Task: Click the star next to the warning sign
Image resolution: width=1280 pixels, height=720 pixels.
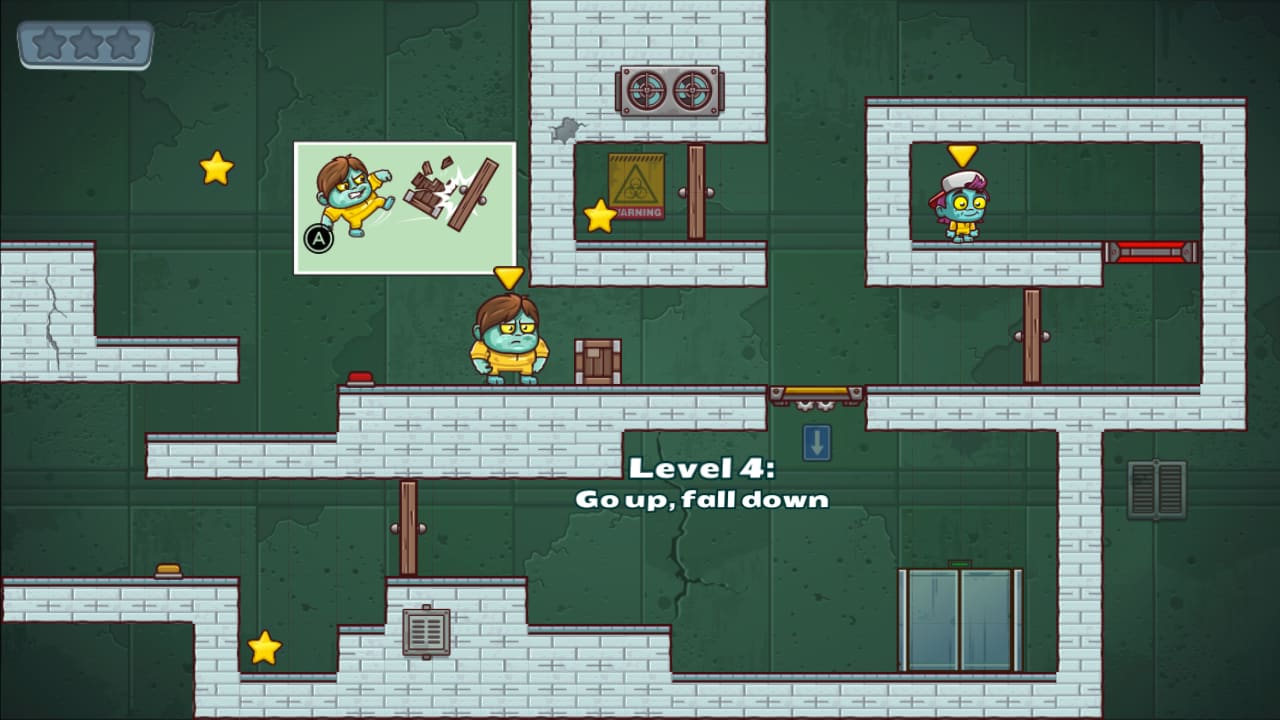Action: tap(599, 216)
